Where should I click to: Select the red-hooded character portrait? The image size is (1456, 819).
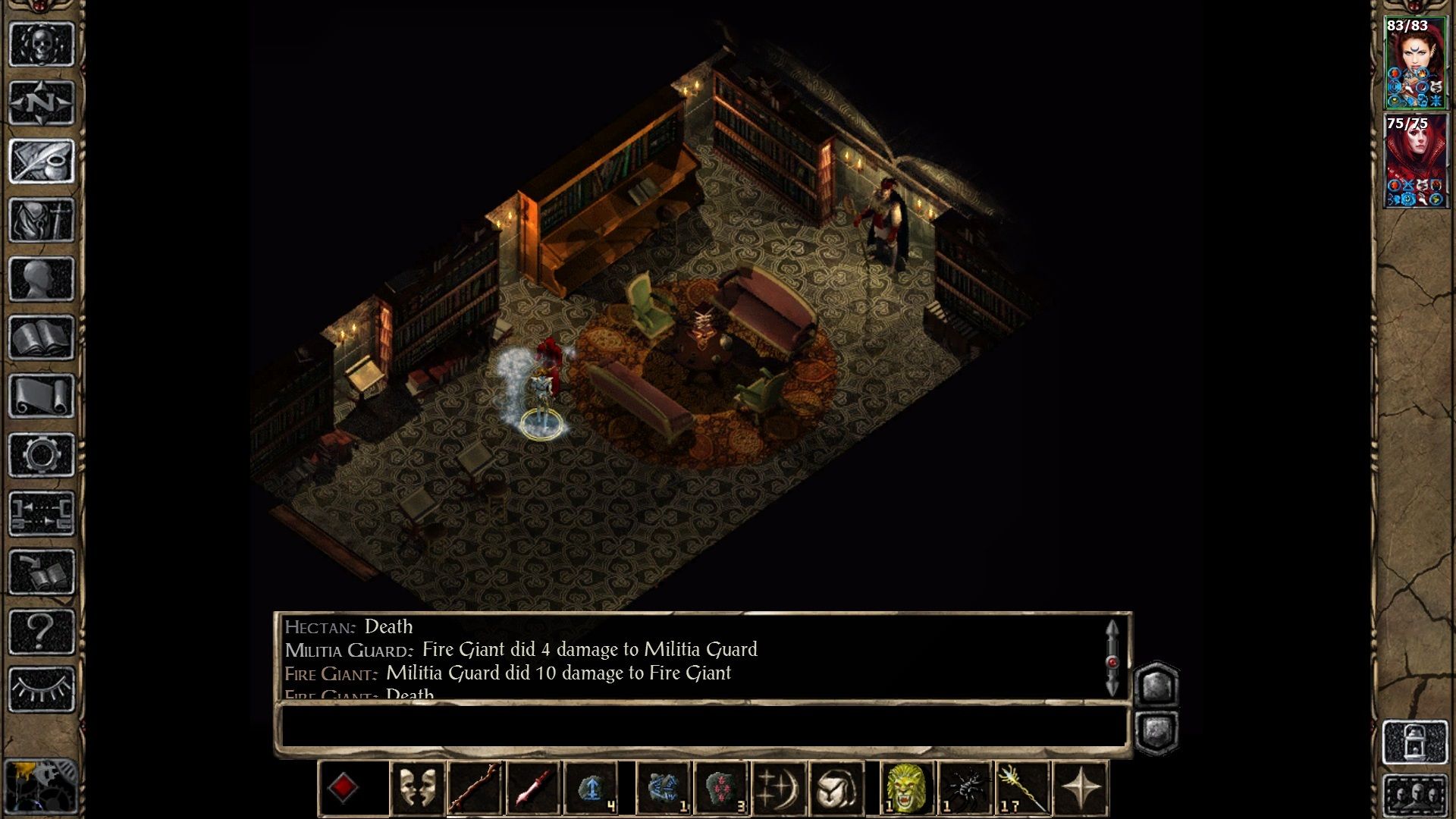[x=1415, y=161]
